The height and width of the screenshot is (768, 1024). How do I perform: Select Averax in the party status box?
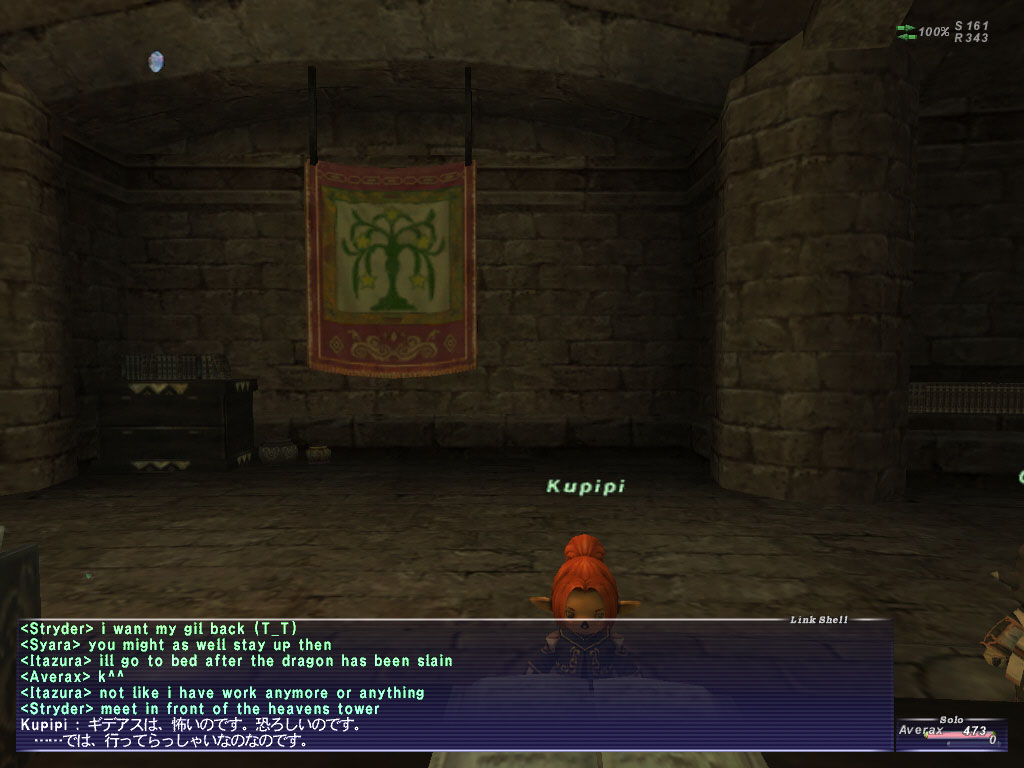tap(921, 731)
